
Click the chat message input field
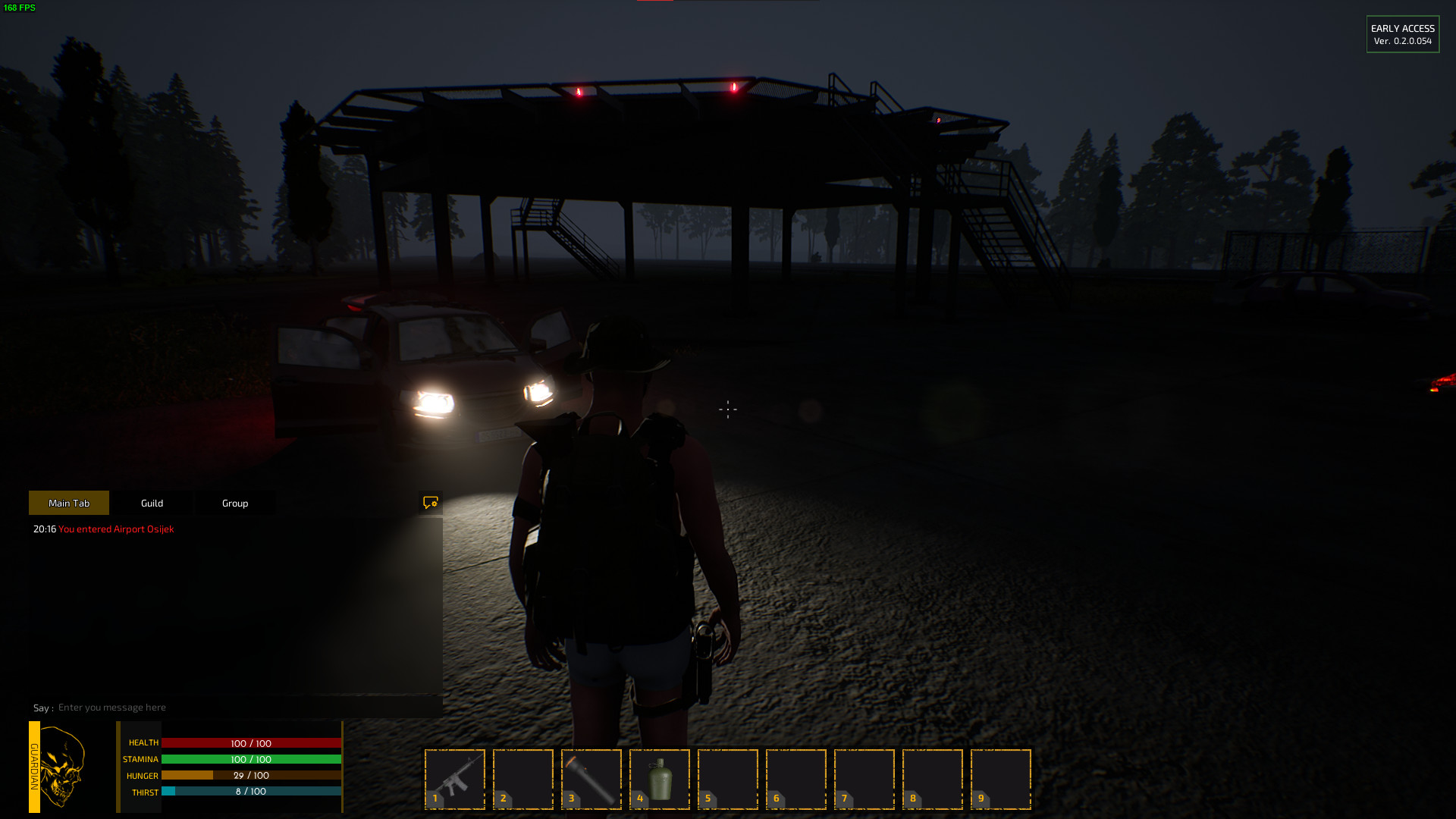pyautogui.click(x=243, y=708)
